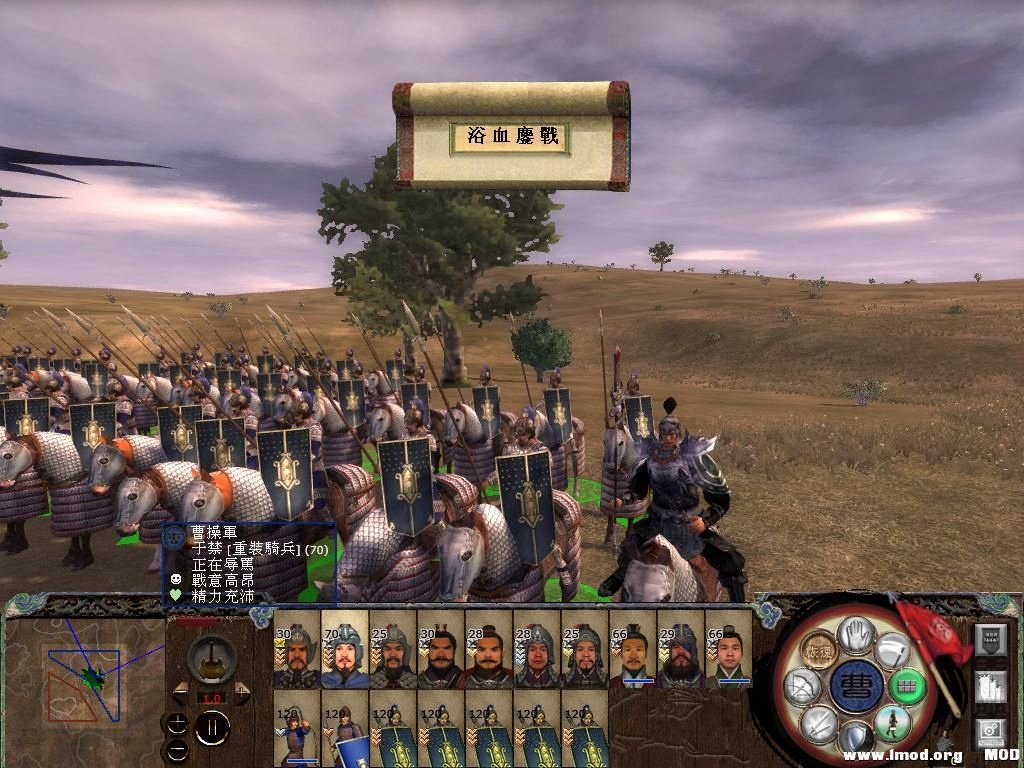Click the halt button with the hand icon
The height and width of the screenshot is (768, 1024).
point(856,631)
